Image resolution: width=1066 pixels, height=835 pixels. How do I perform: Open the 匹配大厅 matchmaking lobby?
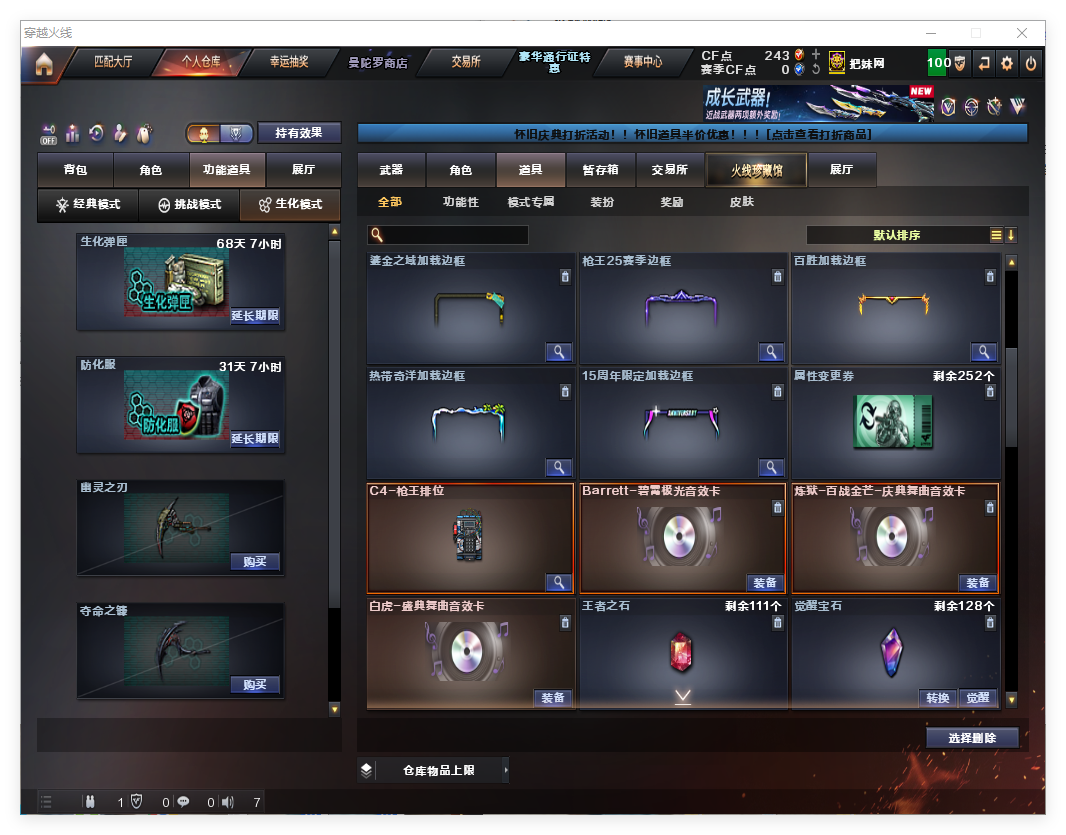tap(112, 62)
